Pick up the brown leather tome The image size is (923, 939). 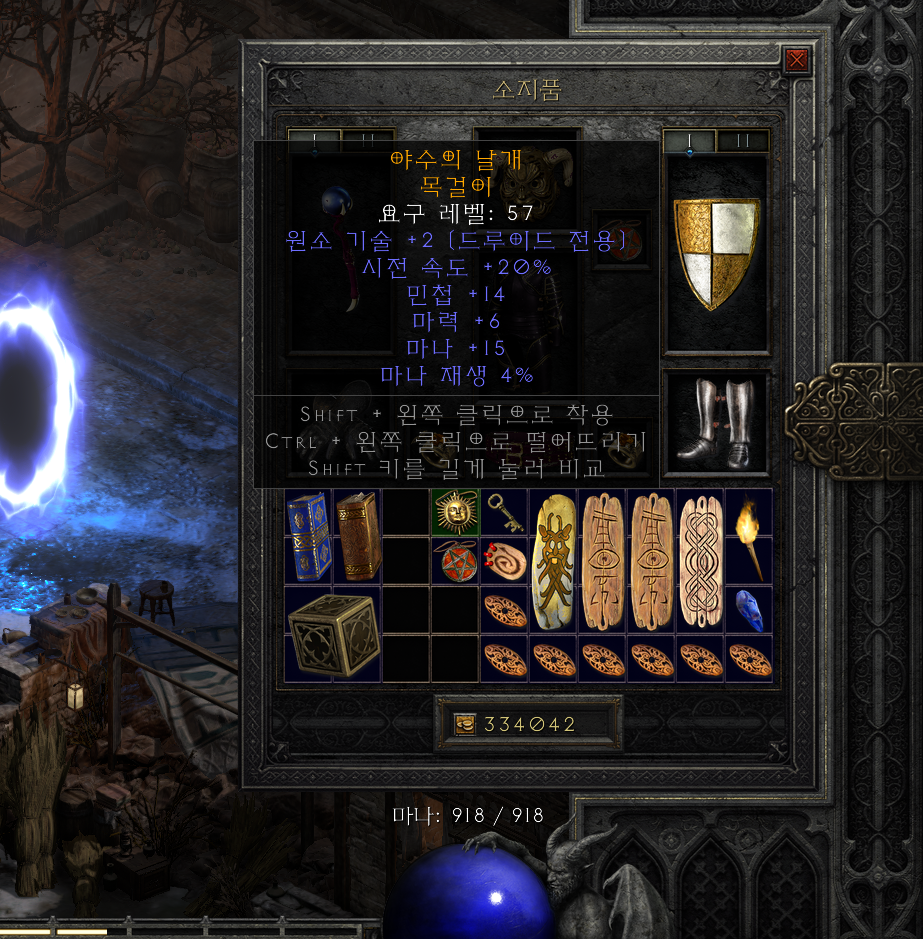click(x=357, y=536)
